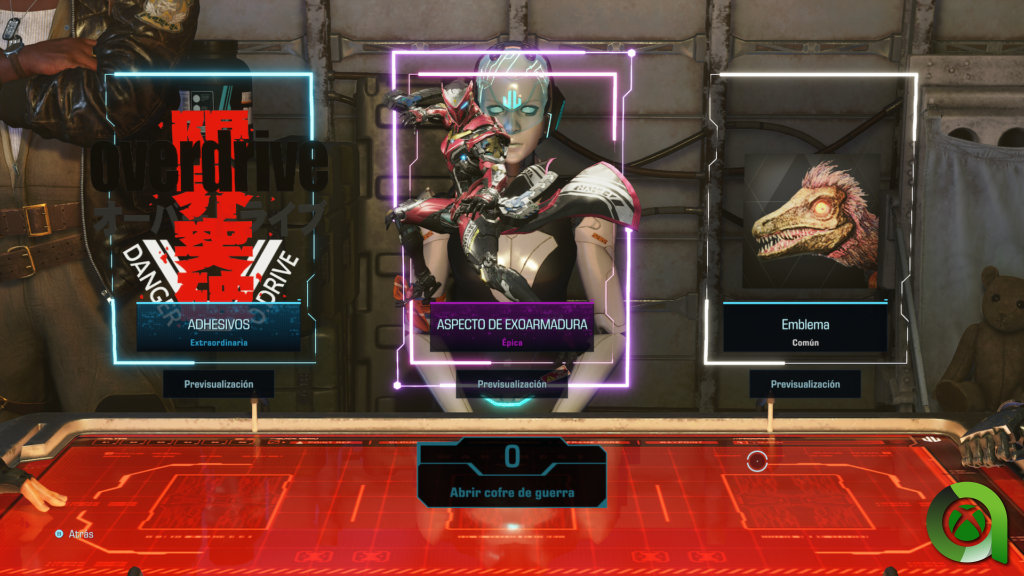Preview the Emblema dinosaur emblem
Image resolution: width=1024 pixels, height=576 pixels.
pos(805,384)
